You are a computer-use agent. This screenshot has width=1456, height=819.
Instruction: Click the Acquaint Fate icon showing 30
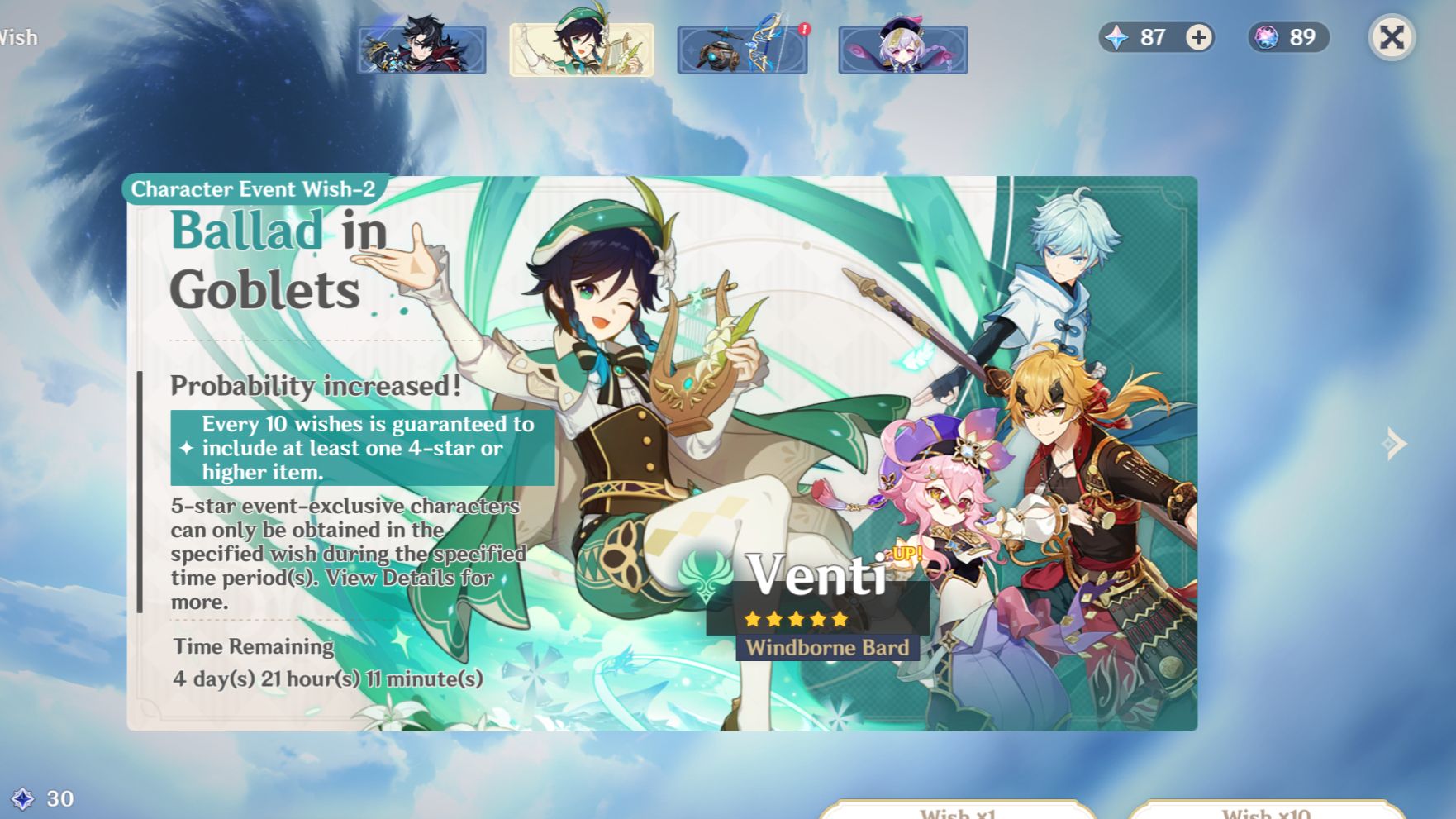tap(25, 799)
